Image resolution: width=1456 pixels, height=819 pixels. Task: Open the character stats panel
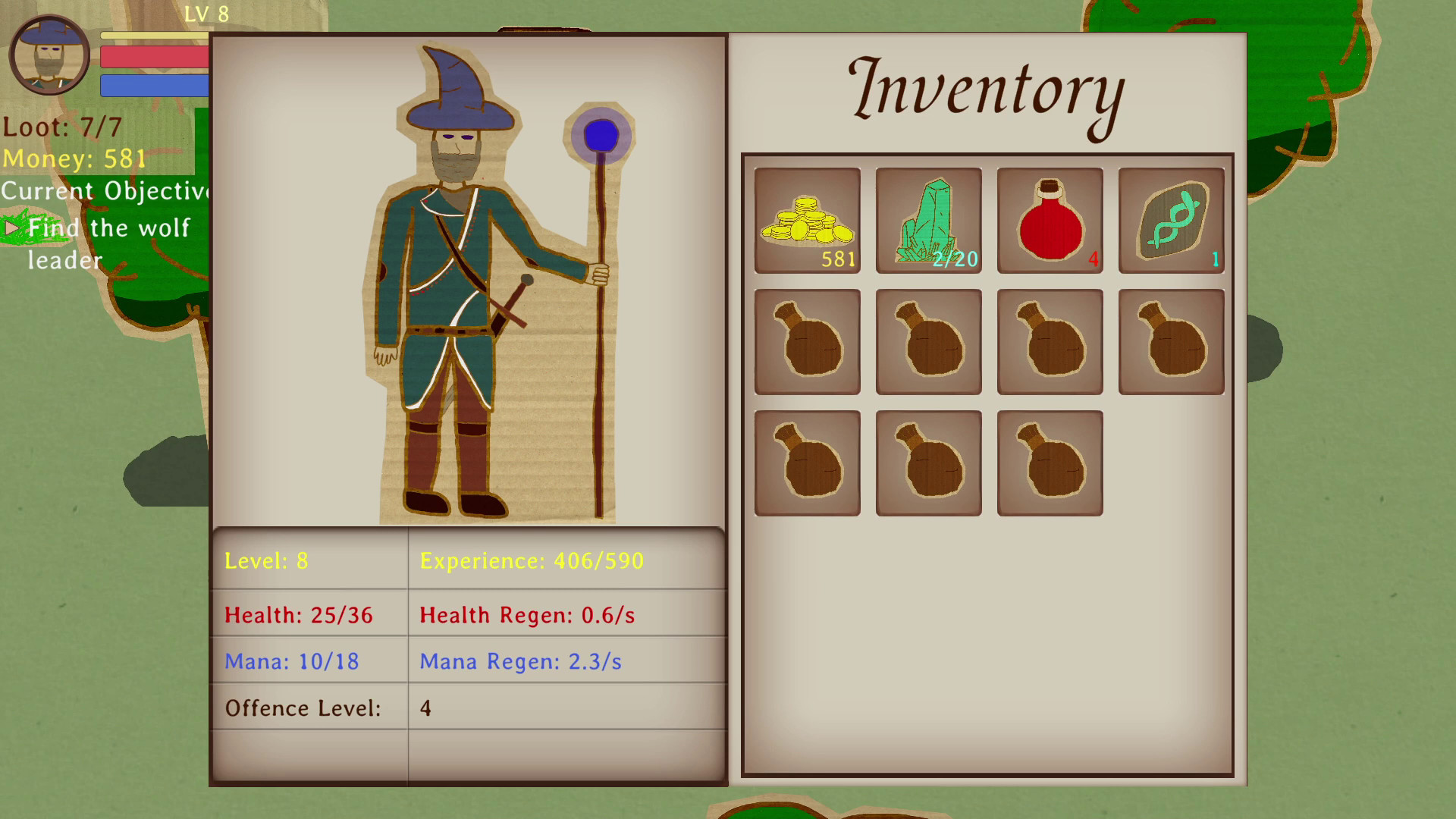click(468, 652)
